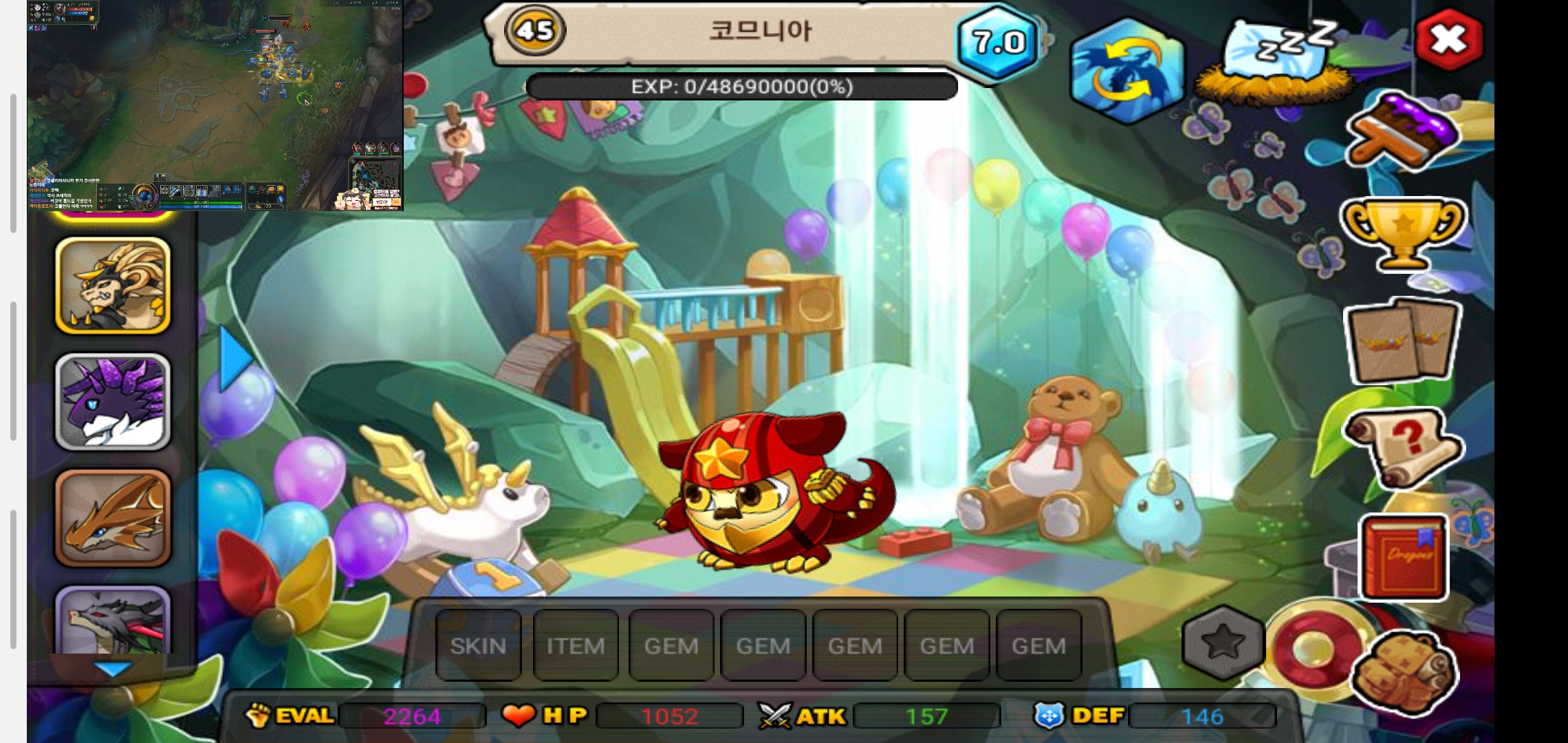Click the blue right-pointing arrow beside dragon list

click(235, 358)
